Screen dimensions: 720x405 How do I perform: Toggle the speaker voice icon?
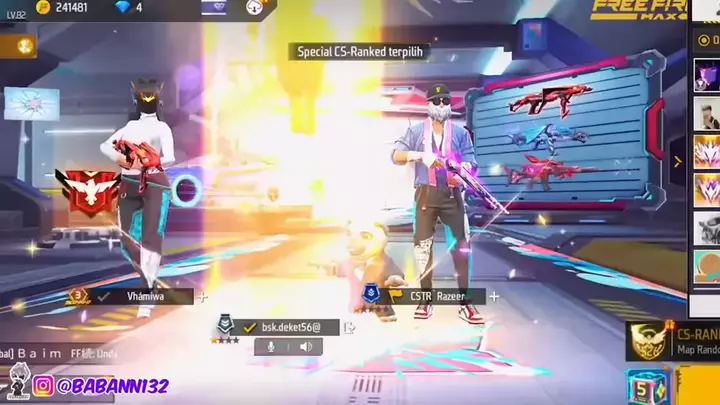click(x=305, y=346)
